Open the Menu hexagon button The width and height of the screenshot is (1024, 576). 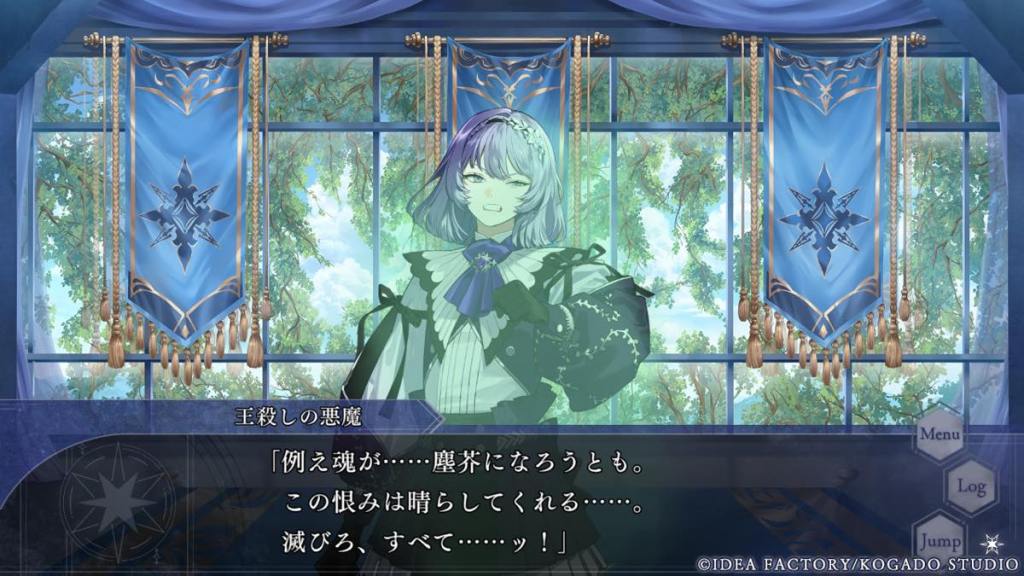click(x=939, y=435)
